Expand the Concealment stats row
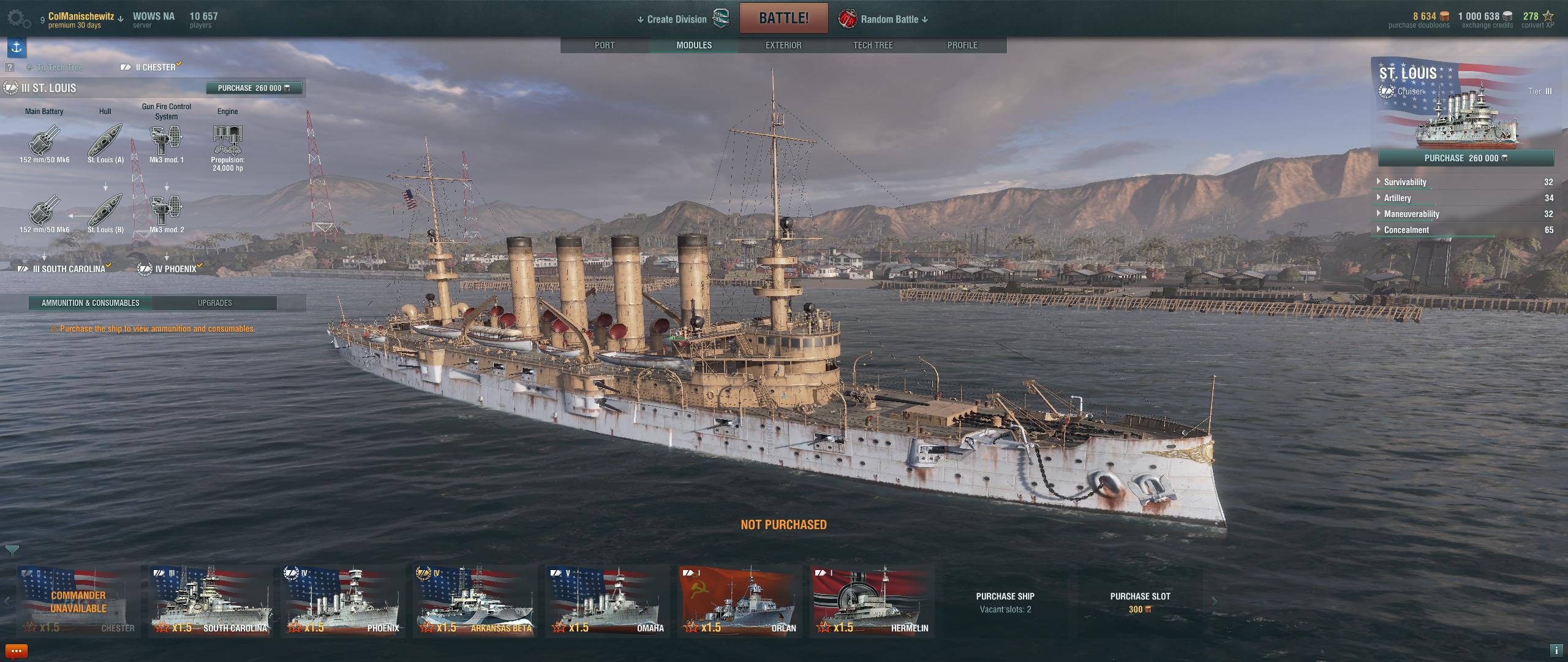 pos(1406,230)
